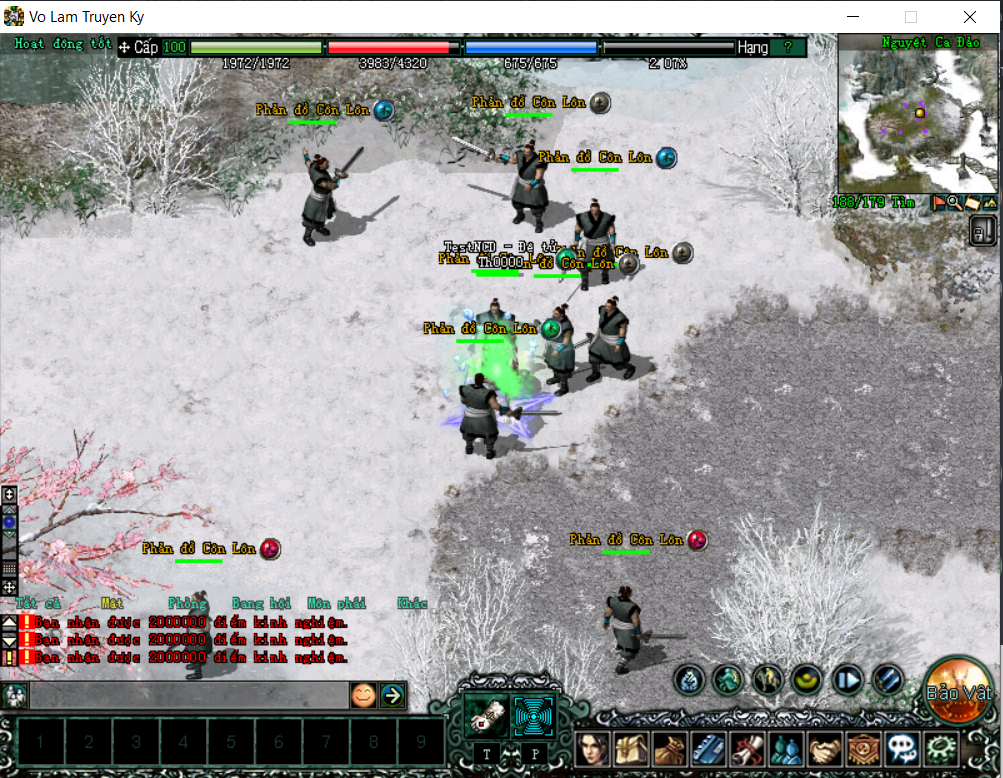Switch to the Bang hội chat tab
The image size is (1003, 778).
click(261, 604)
